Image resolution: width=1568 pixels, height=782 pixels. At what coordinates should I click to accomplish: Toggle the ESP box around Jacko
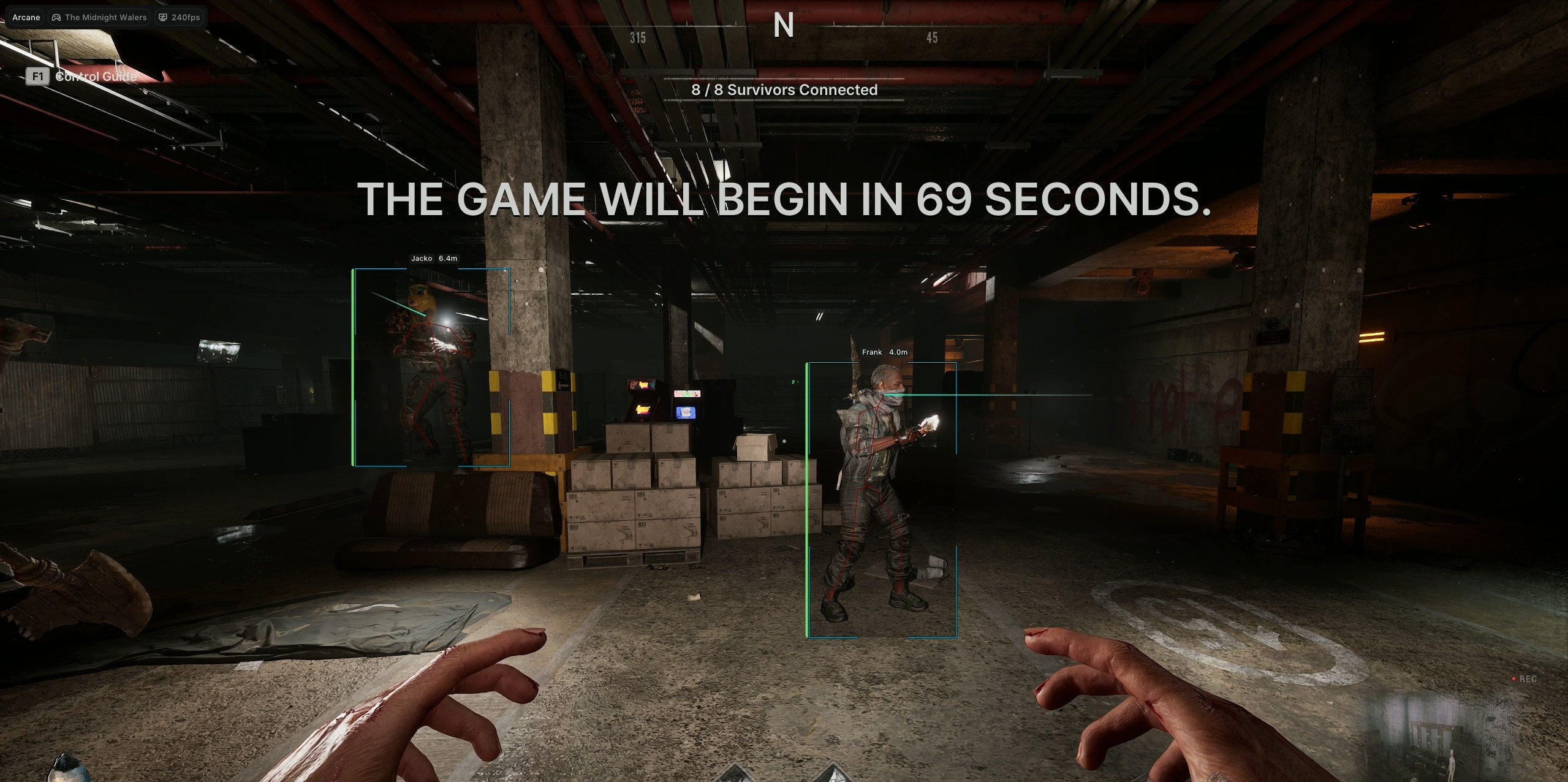431,368
